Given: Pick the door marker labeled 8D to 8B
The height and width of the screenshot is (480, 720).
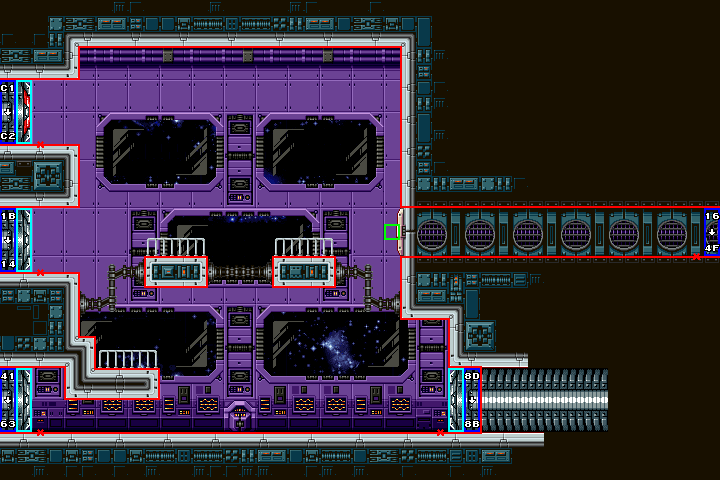Looking at the screenshot, I should tap(472, 400).
